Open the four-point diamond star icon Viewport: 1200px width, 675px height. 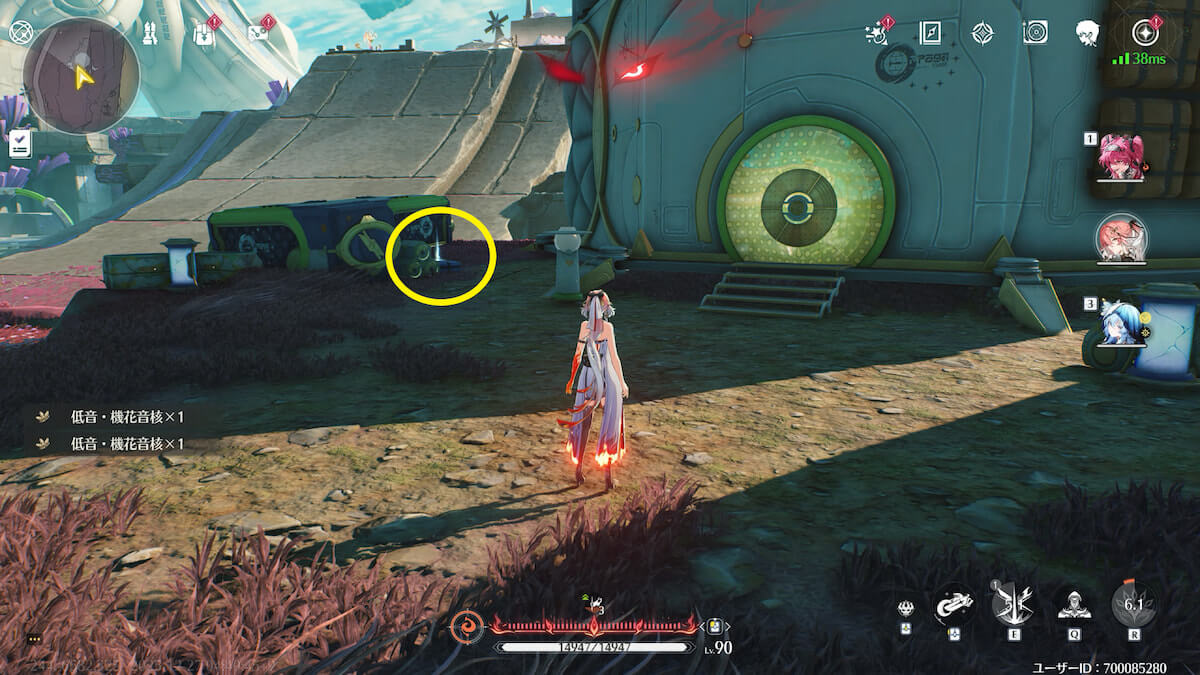pyautogui.click(x=982, y=33)
